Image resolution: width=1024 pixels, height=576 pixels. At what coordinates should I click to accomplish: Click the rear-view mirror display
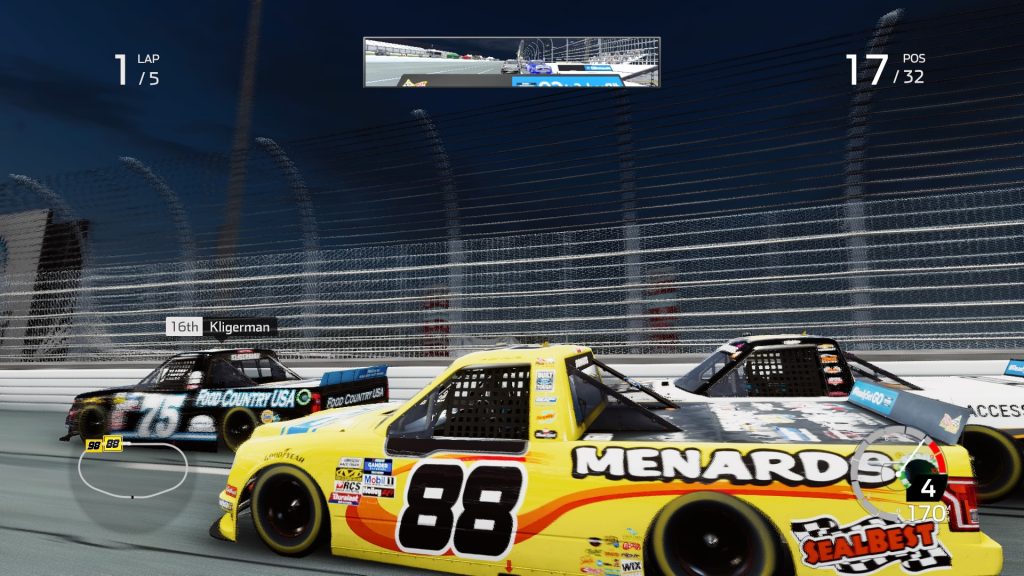pyautogui.click(x=511, y=62)
